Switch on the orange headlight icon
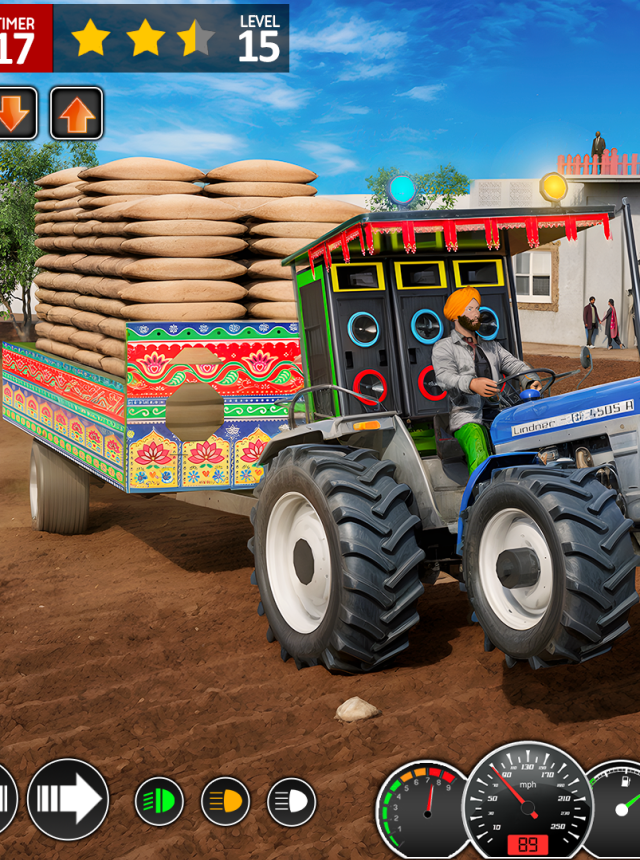The height and width of the screenshot is (860, 640). [x=226, y=801]
